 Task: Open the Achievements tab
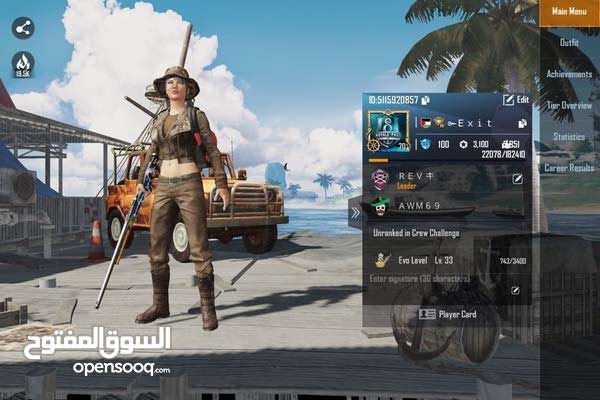click(x=569, y=74)
